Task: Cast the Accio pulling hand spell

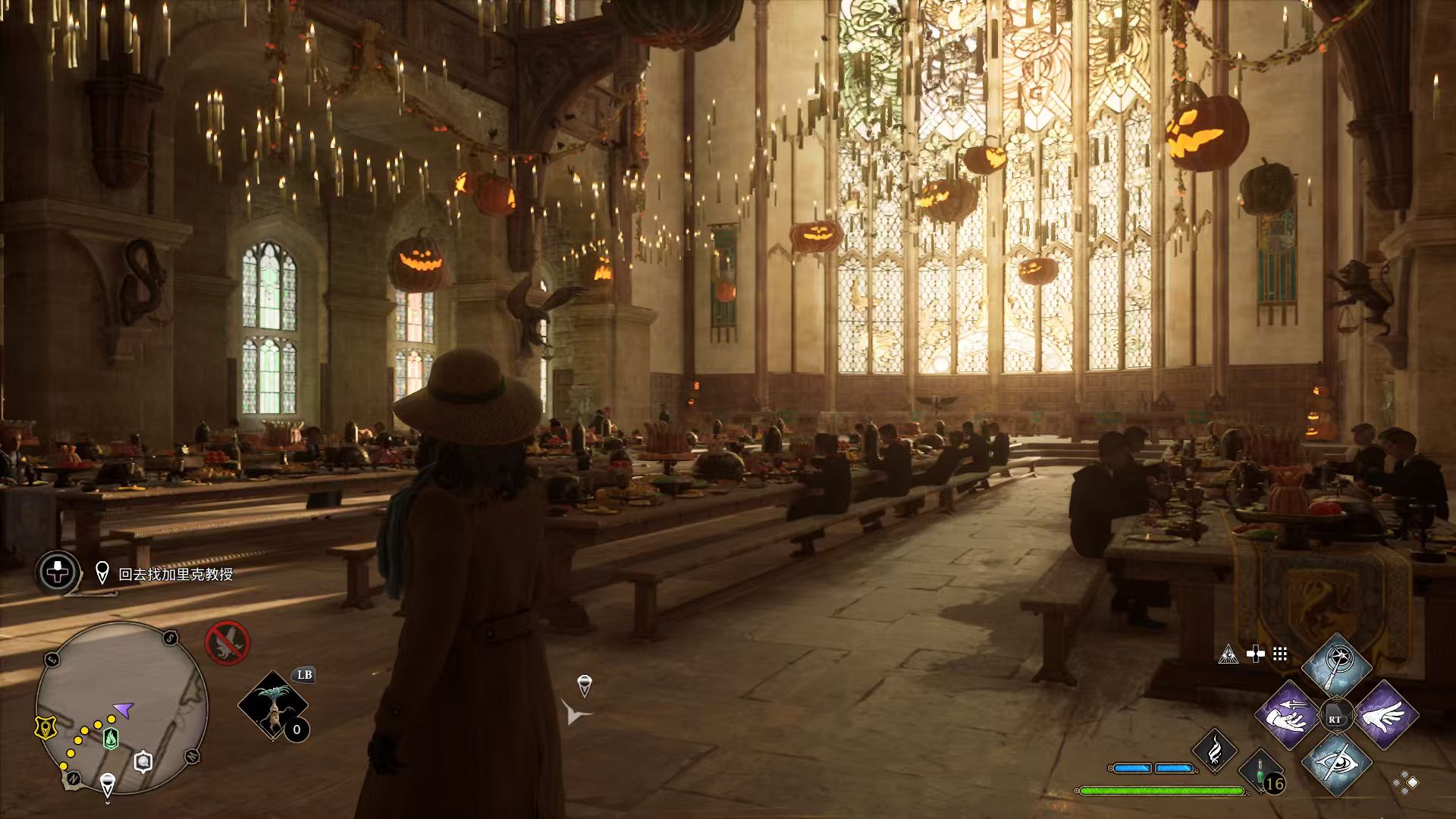Action: [x=1287, y=715]
